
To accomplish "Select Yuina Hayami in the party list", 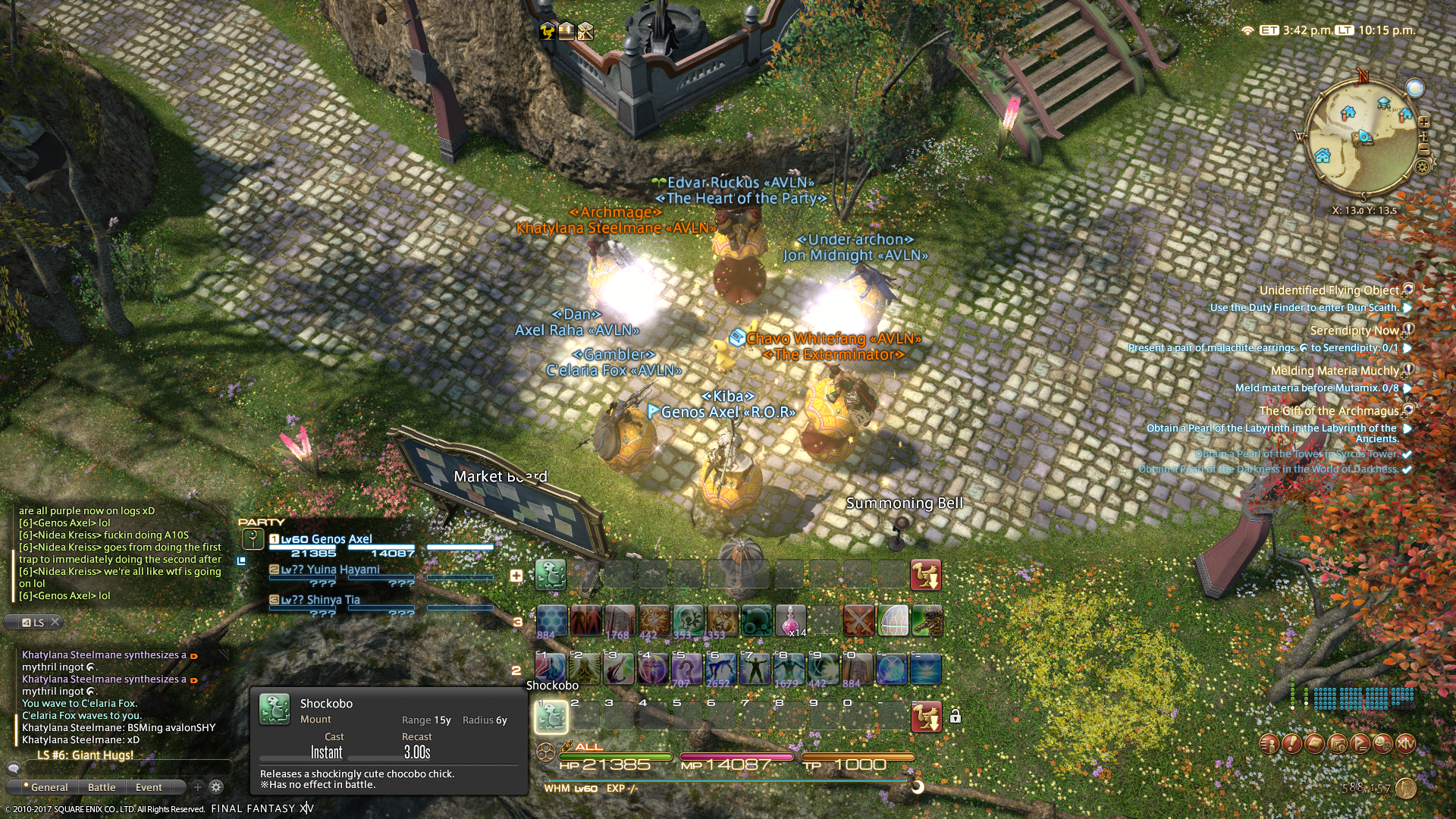I will tap(343, 570).
